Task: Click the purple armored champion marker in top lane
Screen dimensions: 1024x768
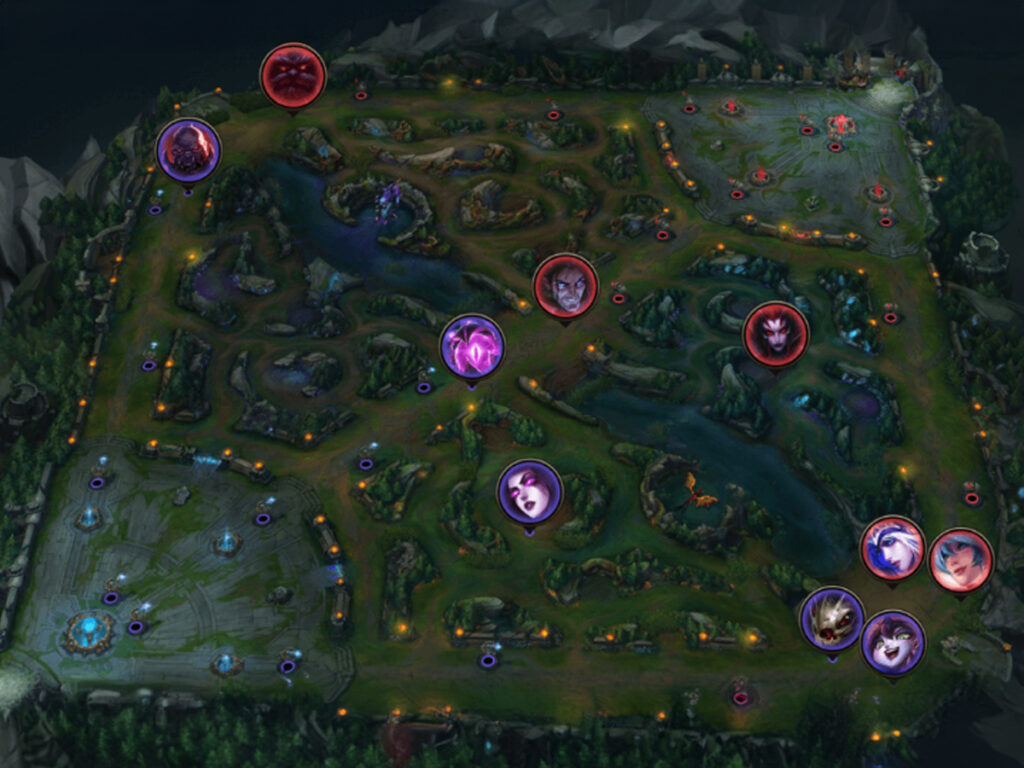Action: 188,151
